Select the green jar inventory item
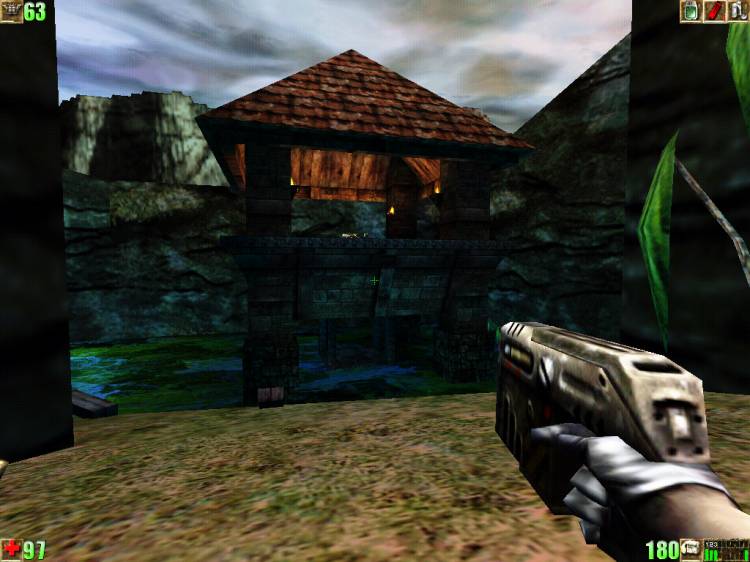Viewport: 750px width, 562px height. click(690, 11)
